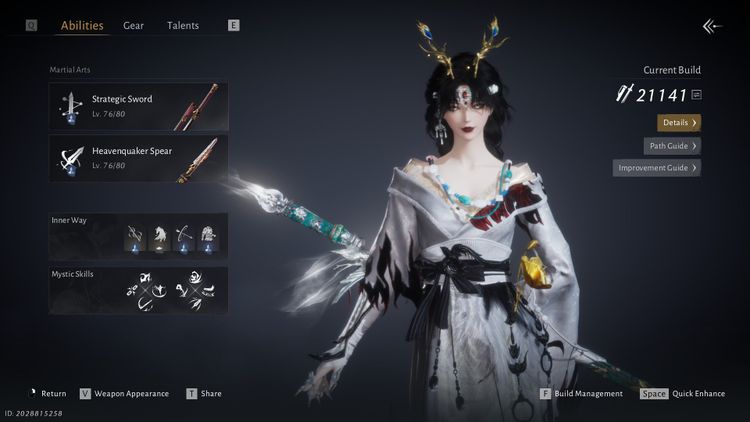Open the Details of the current build
750x422 pixels.
pyautogui.click(x=679, y=122)
